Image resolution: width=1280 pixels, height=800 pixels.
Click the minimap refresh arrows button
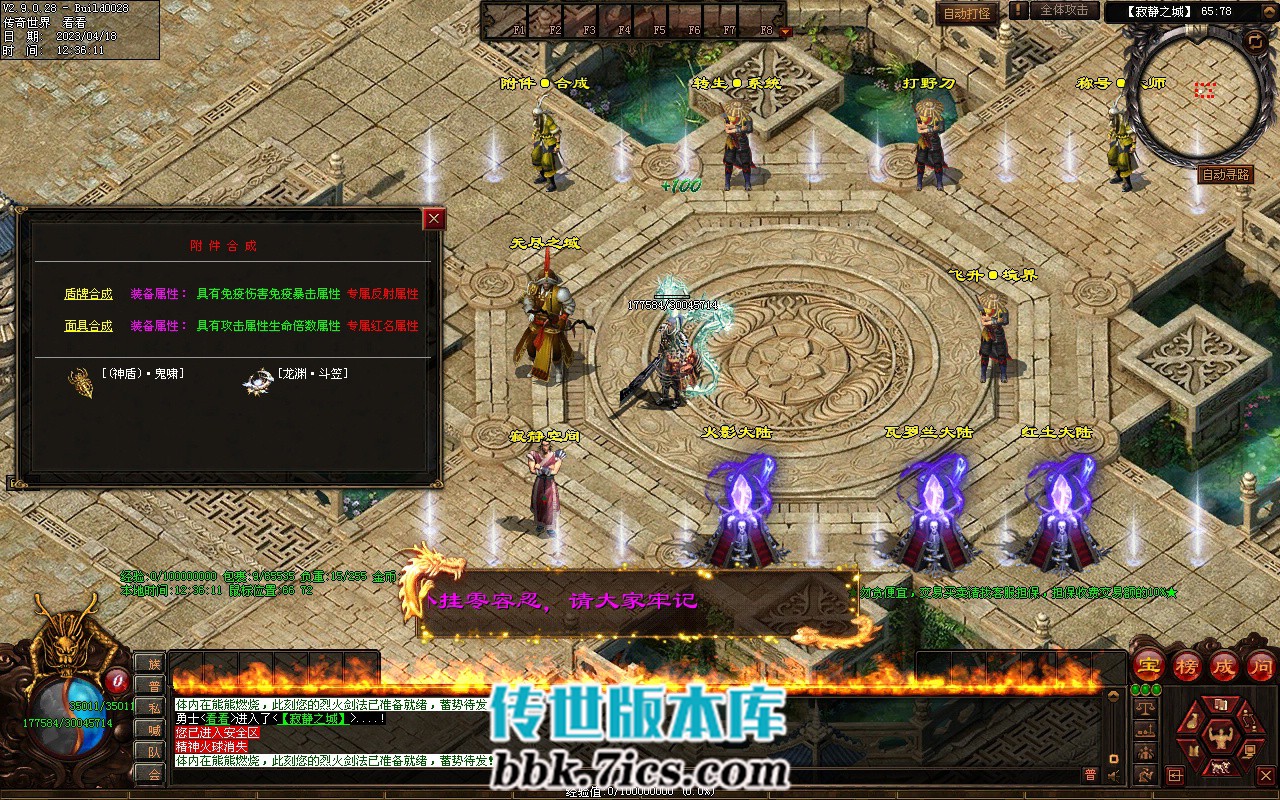(1254, 41)
